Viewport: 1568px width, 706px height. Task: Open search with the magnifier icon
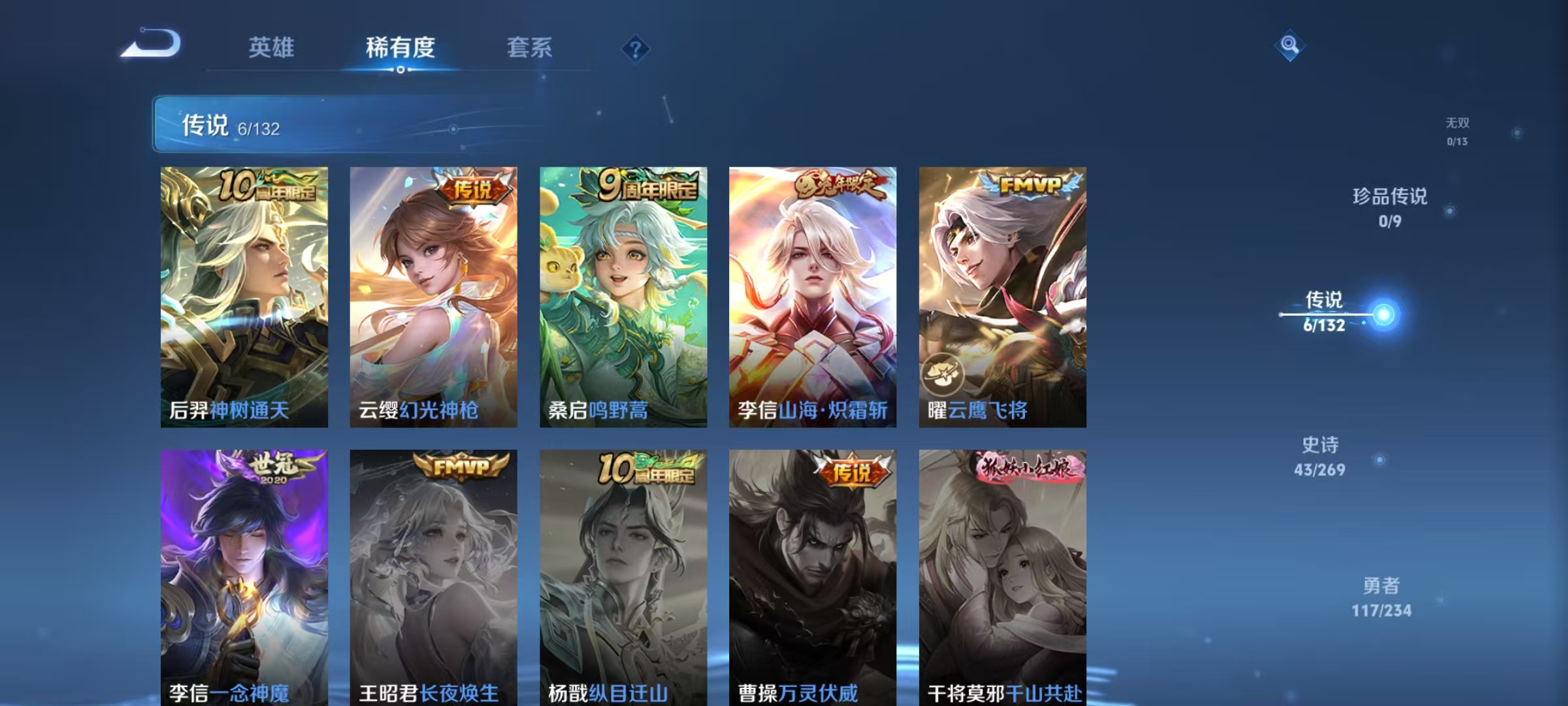pos(1288,43)
